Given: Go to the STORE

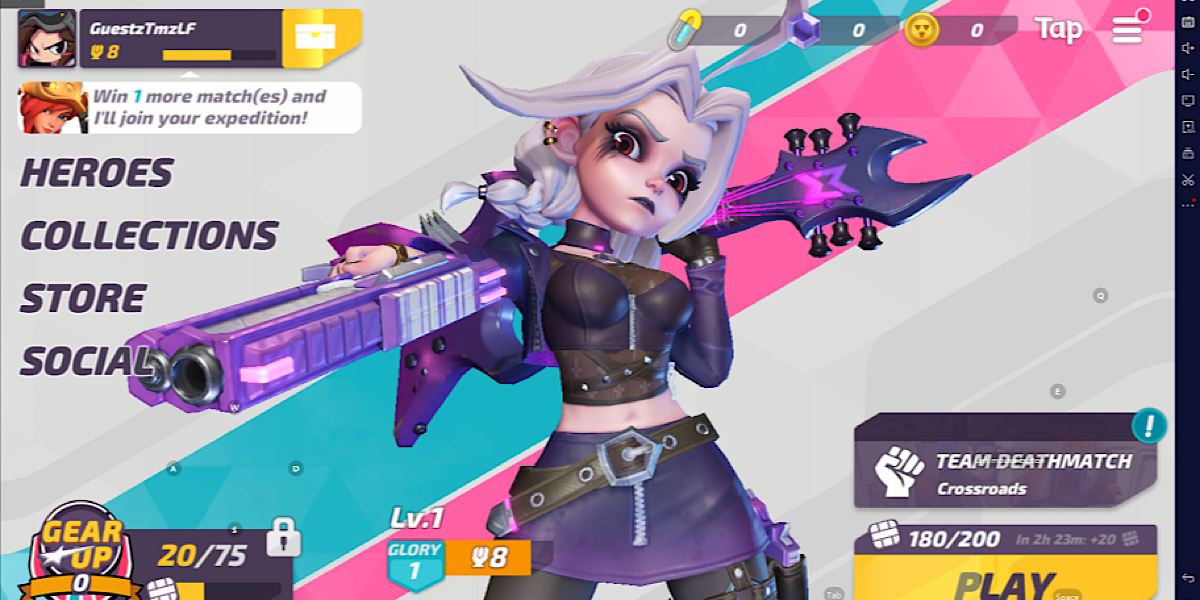Looking at the screenshot, I should (x=84, y=299).
